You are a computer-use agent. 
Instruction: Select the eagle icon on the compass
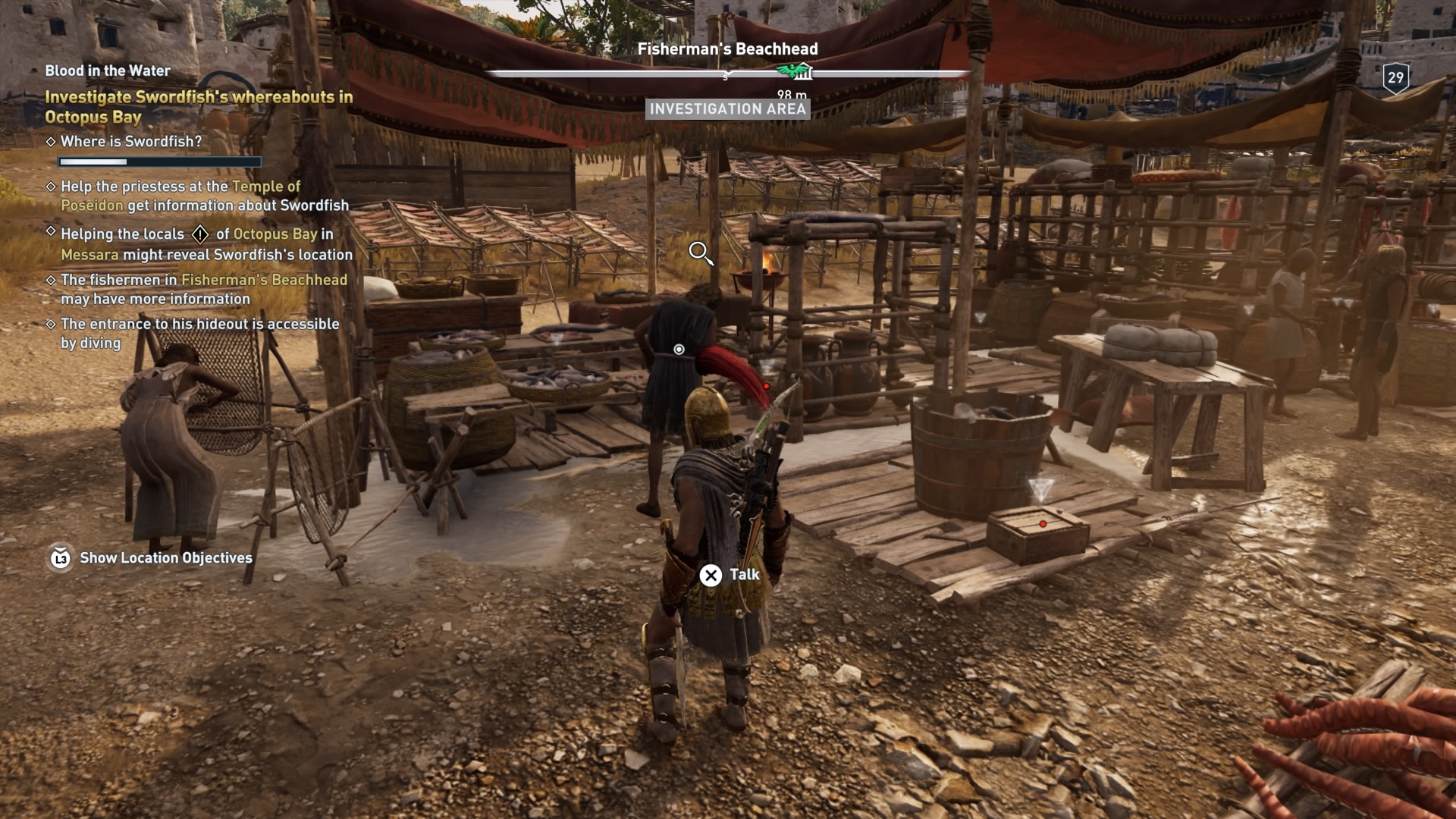(793, 71)
